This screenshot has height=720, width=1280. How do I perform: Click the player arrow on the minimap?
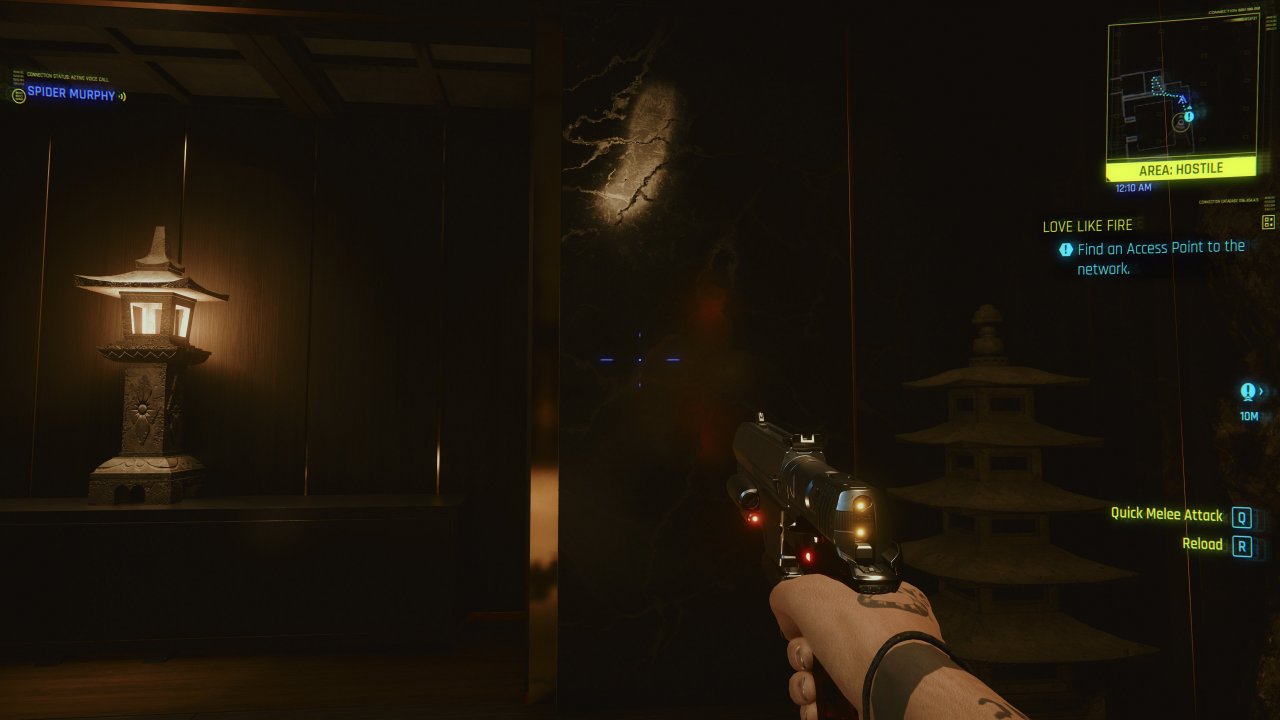[1183, 99]
